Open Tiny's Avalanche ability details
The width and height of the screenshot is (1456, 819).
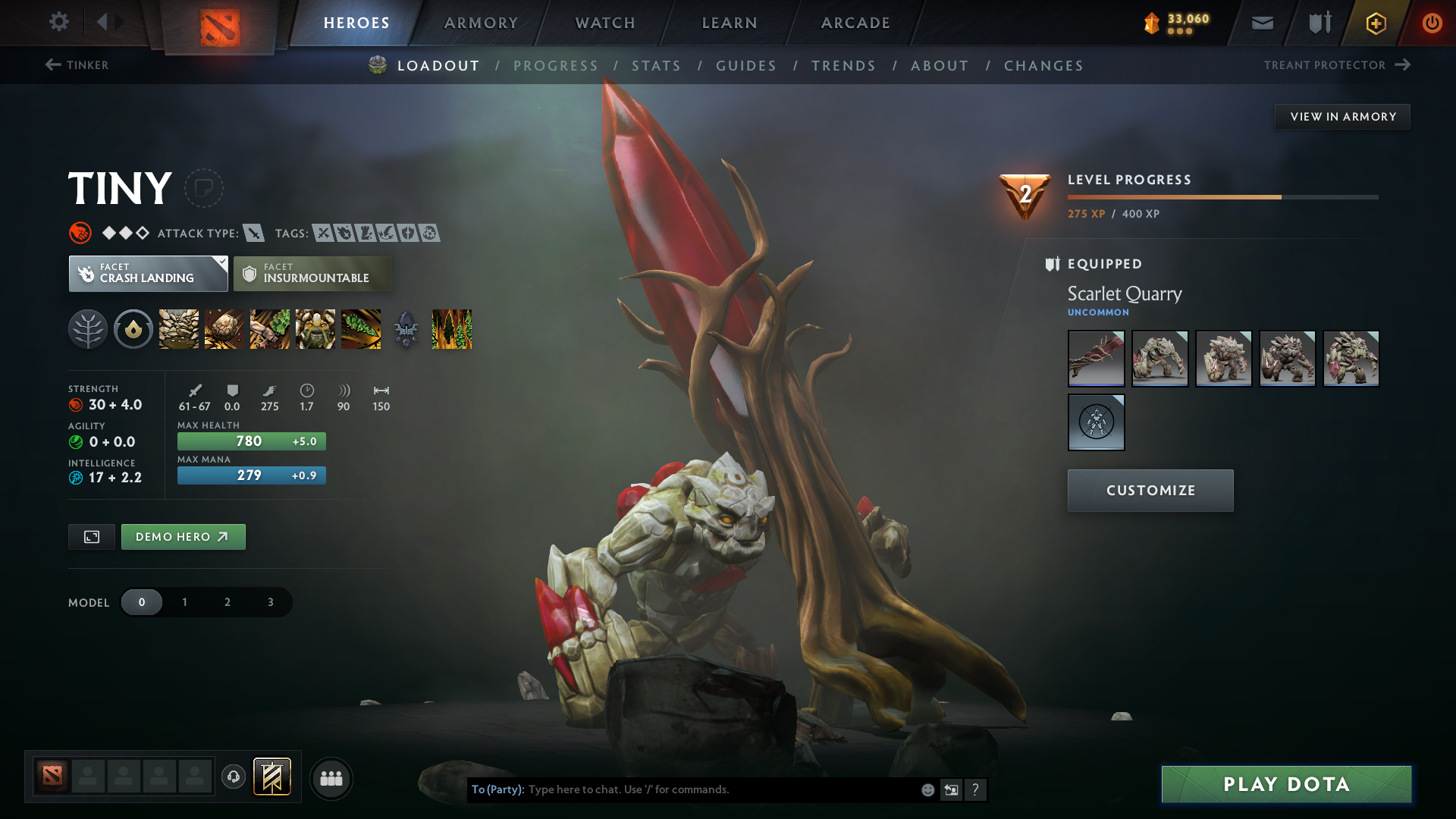[x=178, y=329]
